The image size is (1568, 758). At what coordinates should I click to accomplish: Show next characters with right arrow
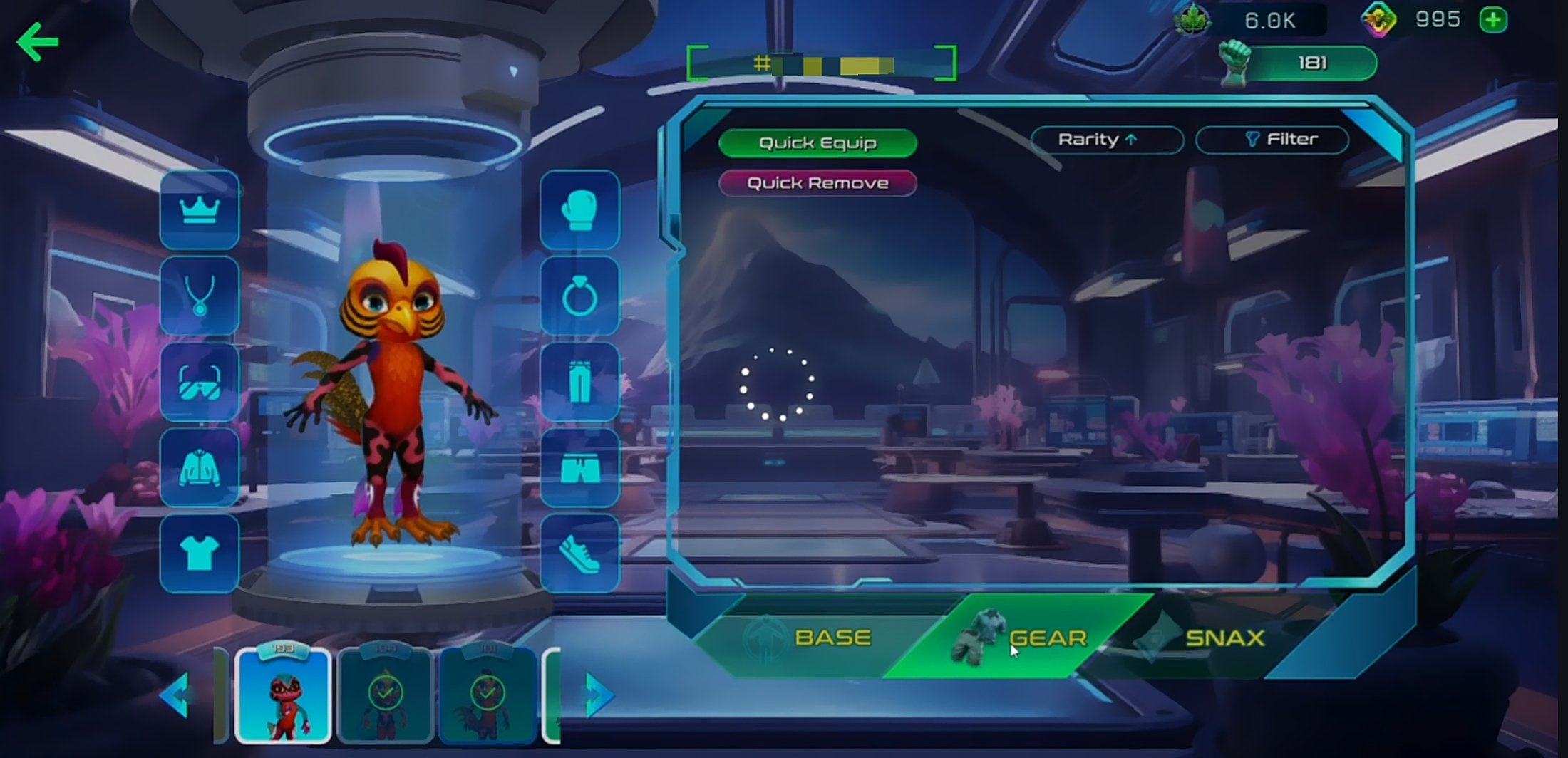pos(597,693)
